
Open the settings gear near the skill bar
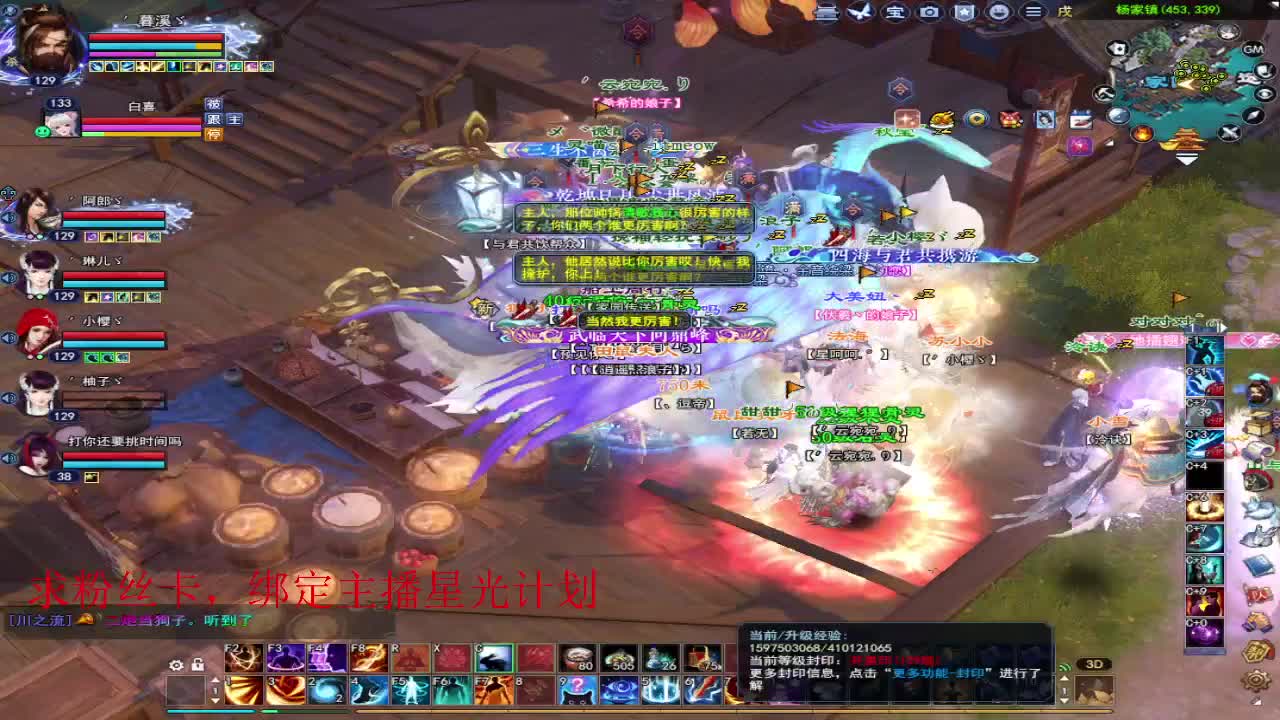coord(176,664)
